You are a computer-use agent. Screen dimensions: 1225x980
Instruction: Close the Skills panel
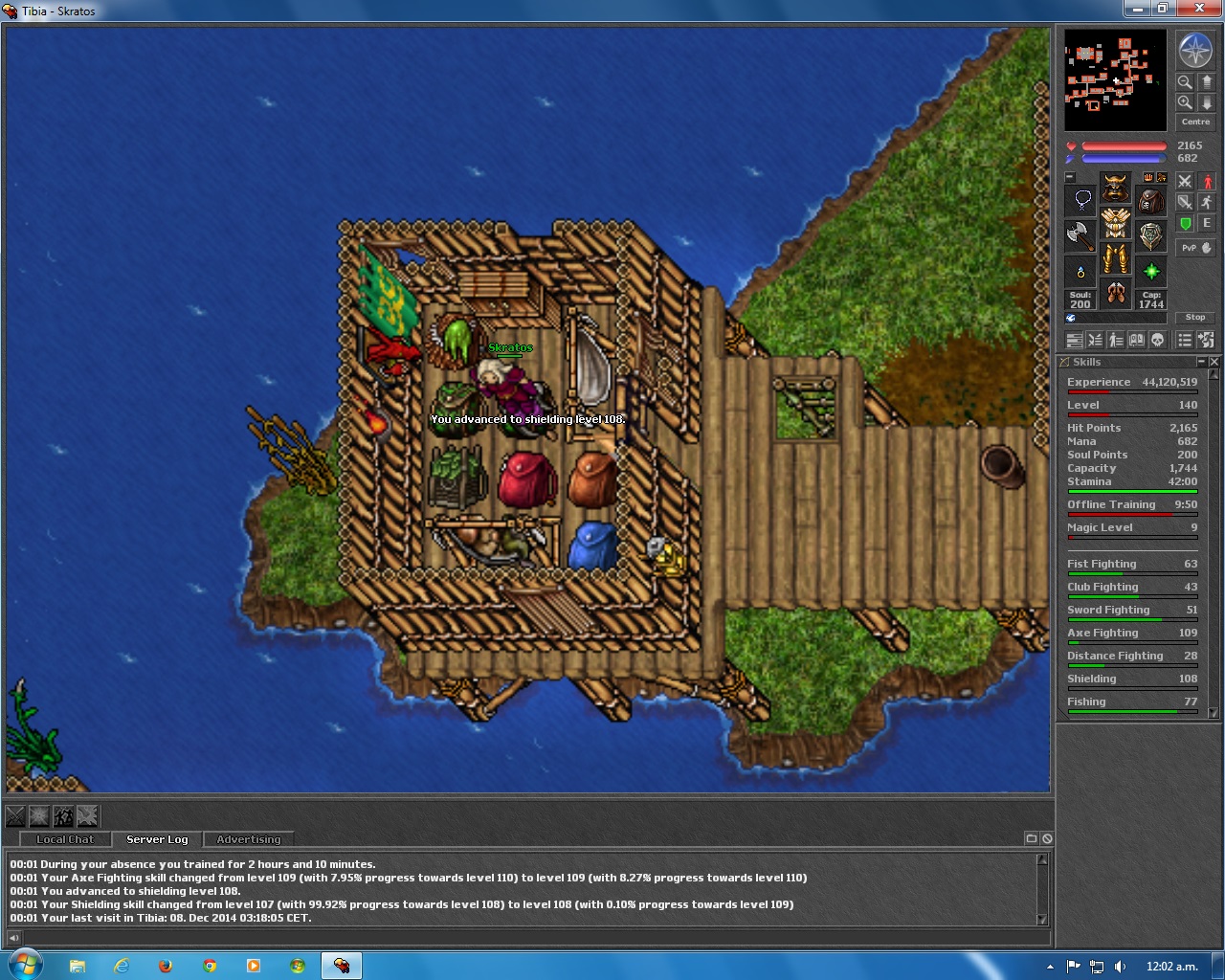[x=1214, y=362]
